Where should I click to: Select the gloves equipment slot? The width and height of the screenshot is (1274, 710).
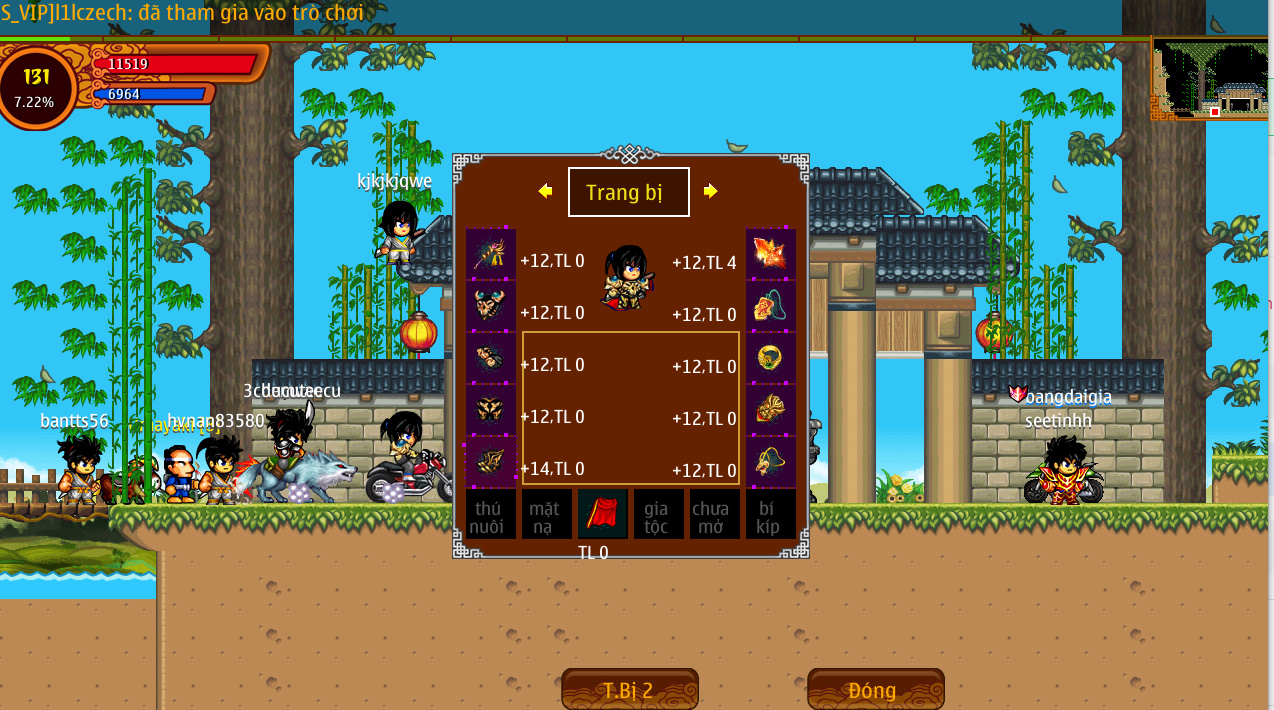point(490,358)
